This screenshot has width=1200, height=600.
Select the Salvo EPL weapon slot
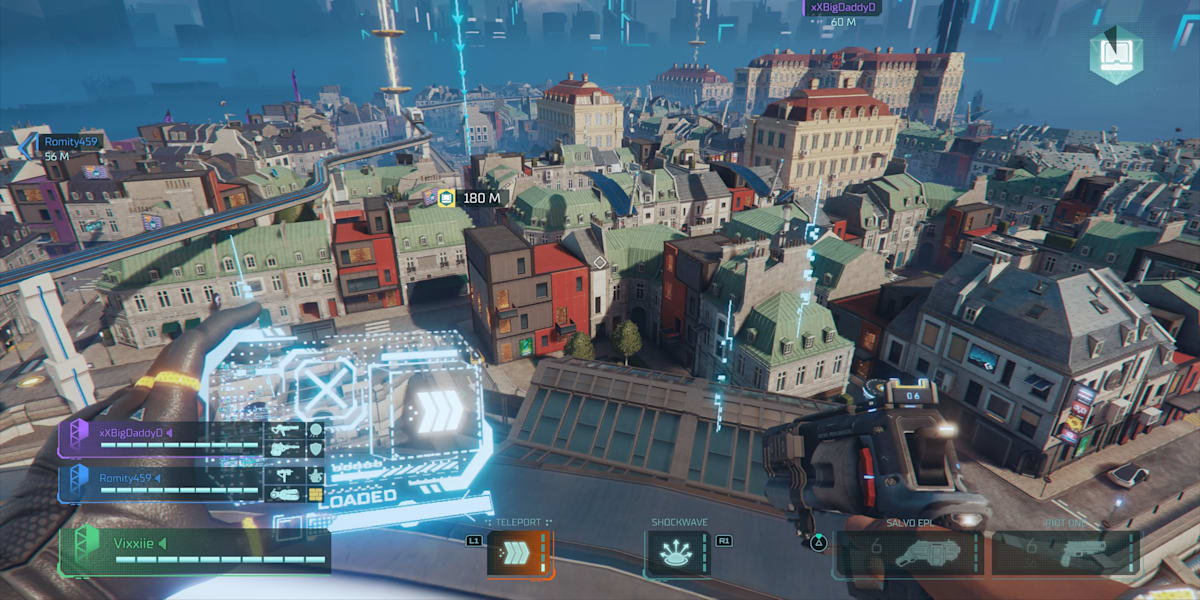point(907,553)
